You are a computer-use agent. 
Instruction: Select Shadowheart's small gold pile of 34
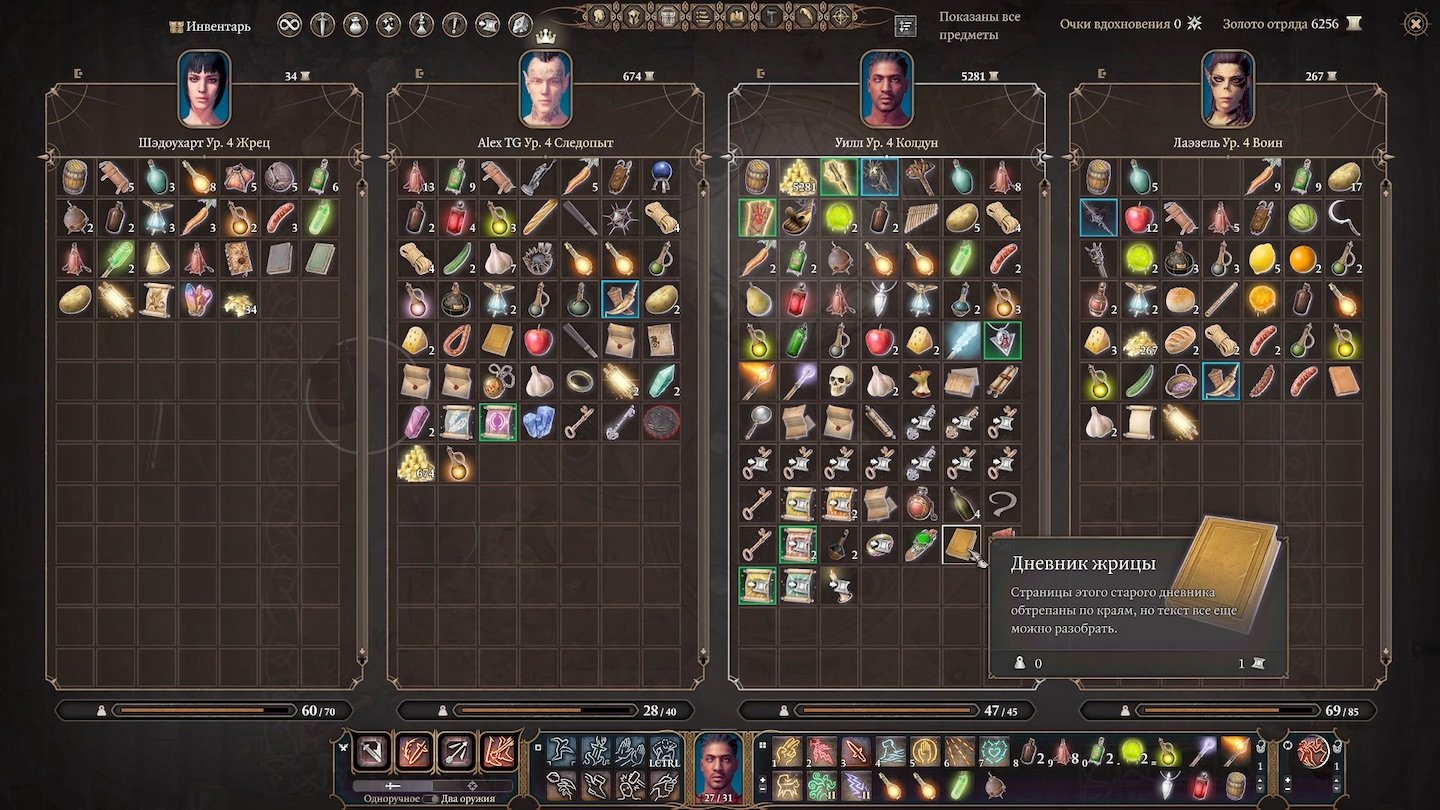[x=239, y=298]
